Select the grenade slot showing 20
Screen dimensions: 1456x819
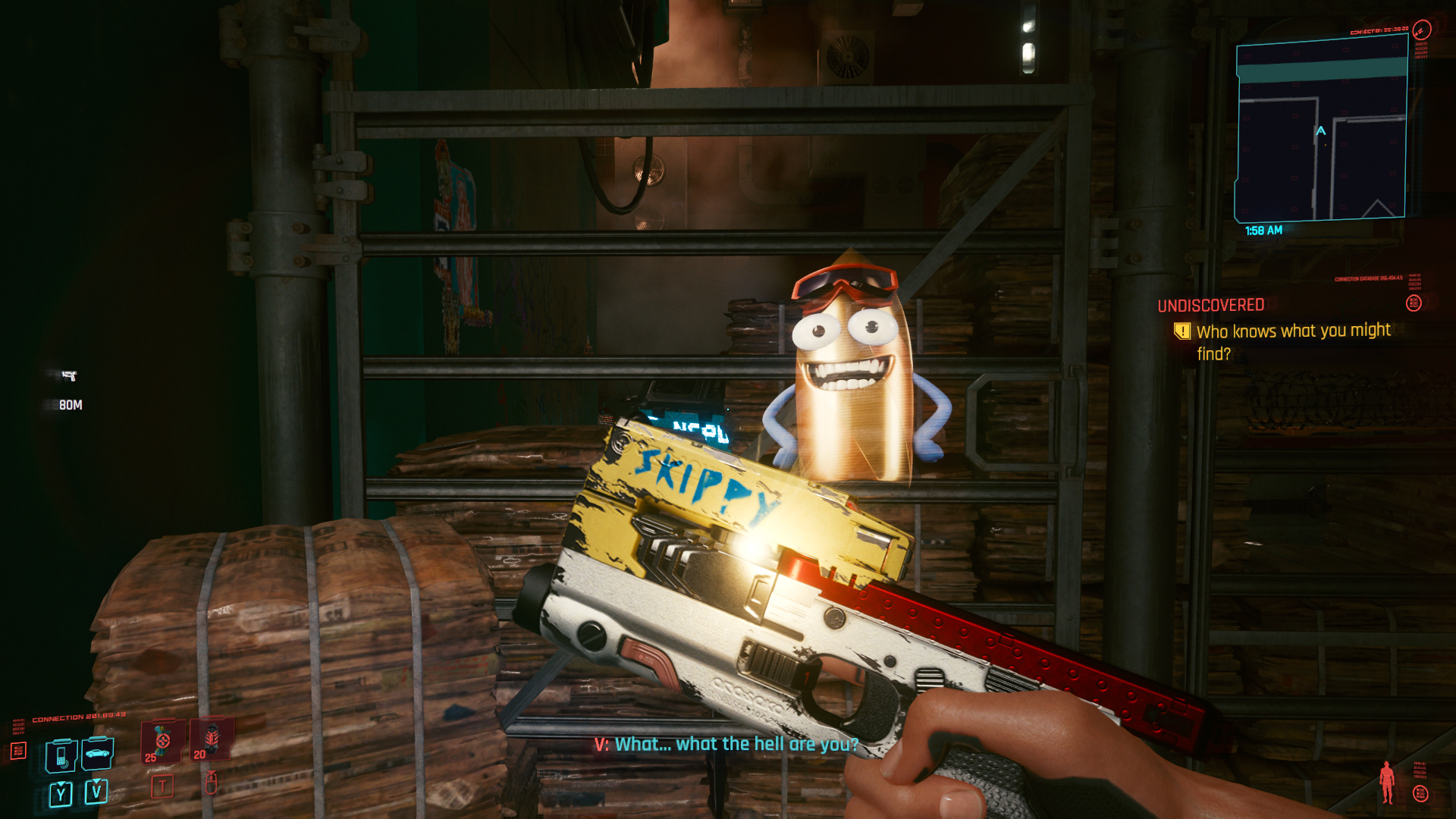[x=211, y=739]
